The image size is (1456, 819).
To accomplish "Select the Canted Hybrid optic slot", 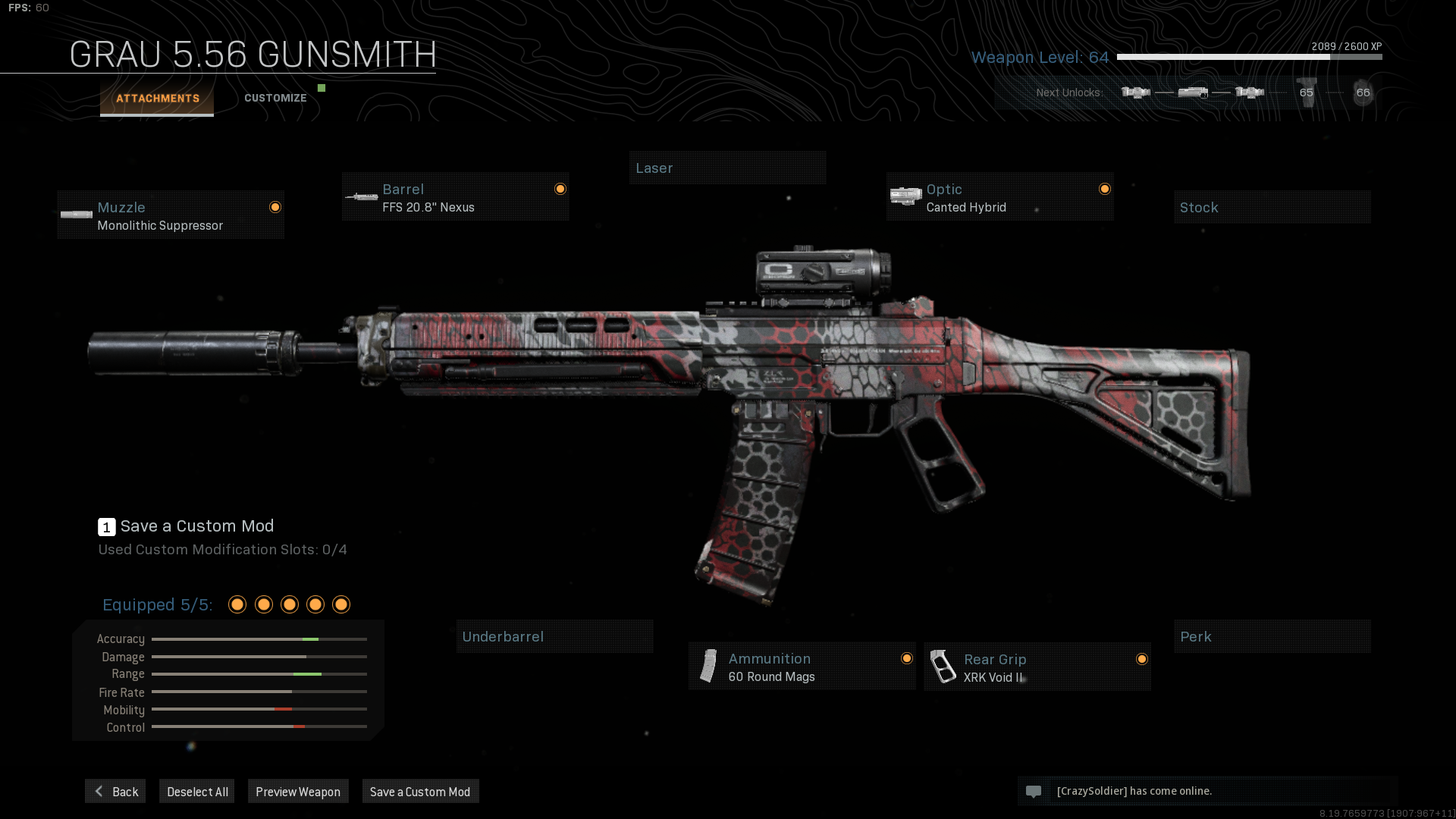I will pyautogui.click(x=999, y=197).
